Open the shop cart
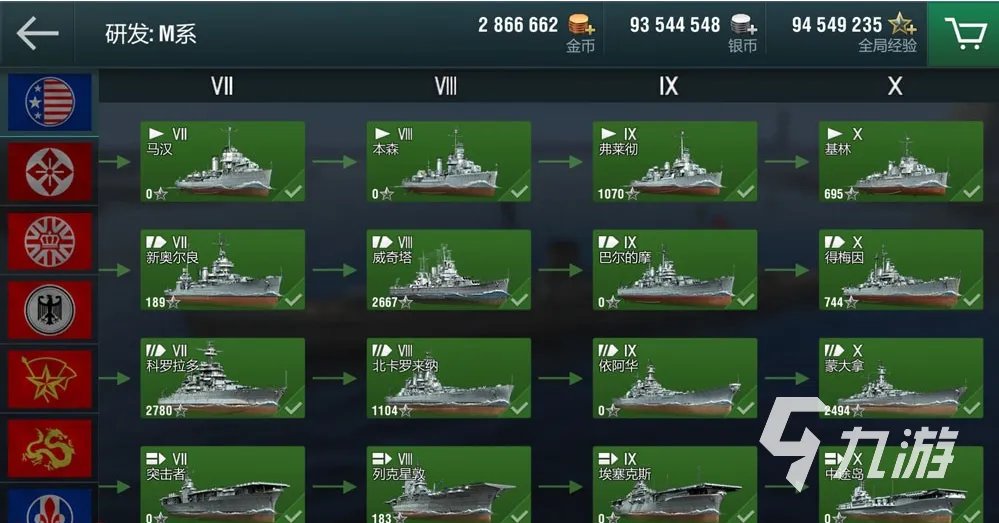 click(x=964, y=33)
